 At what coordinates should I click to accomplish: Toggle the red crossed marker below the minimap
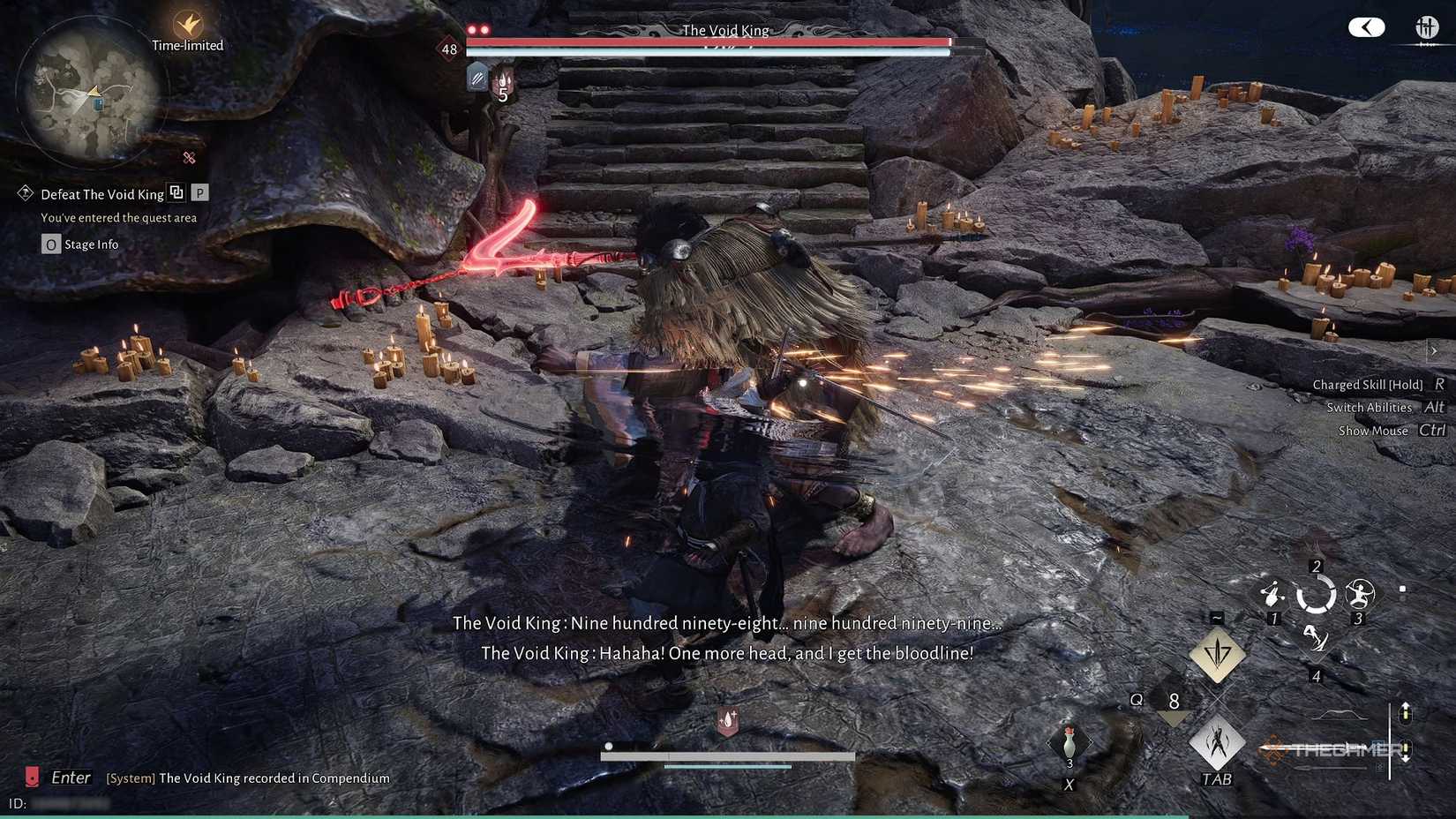coord(188,159)
